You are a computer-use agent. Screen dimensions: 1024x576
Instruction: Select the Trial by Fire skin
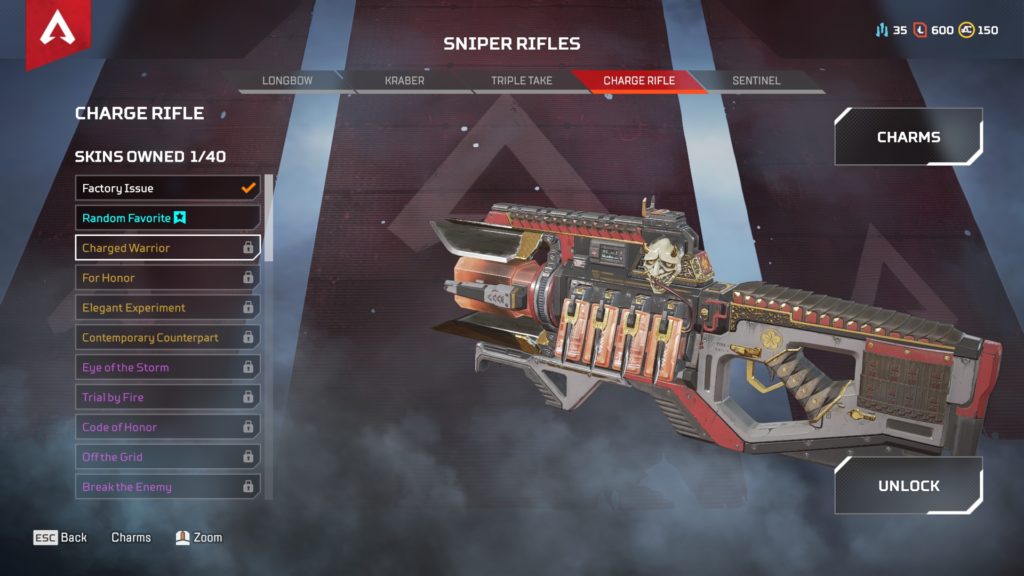167,398
